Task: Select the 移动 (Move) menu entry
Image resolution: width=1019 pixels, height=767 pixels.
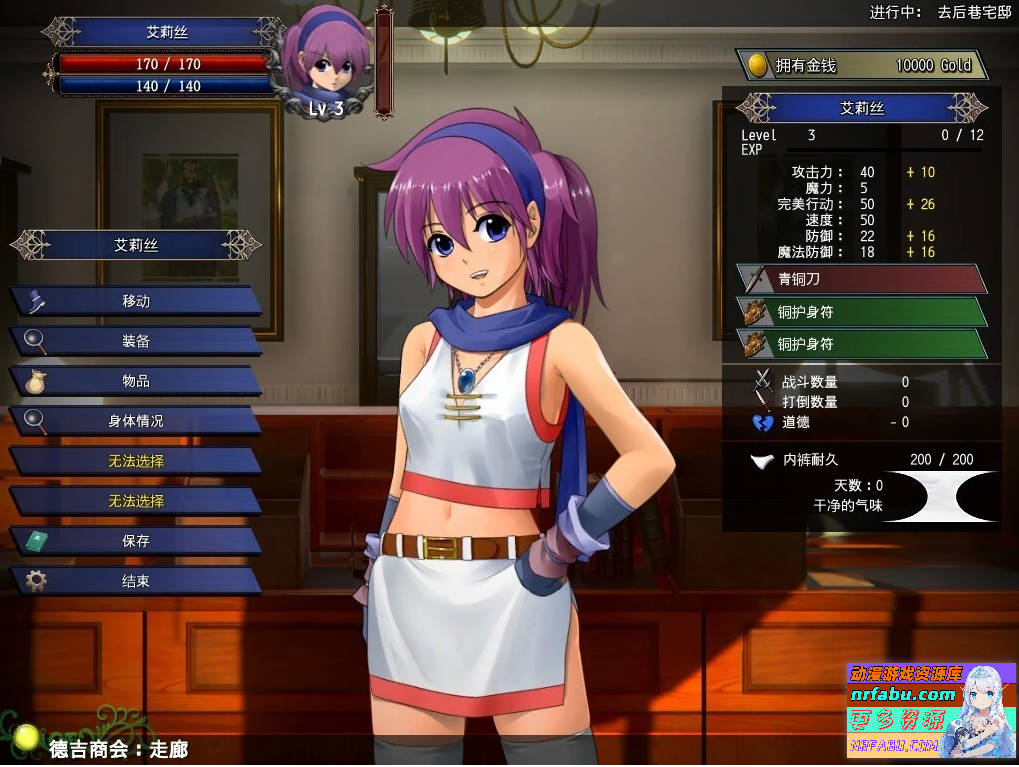Action: tap(136, 301)
